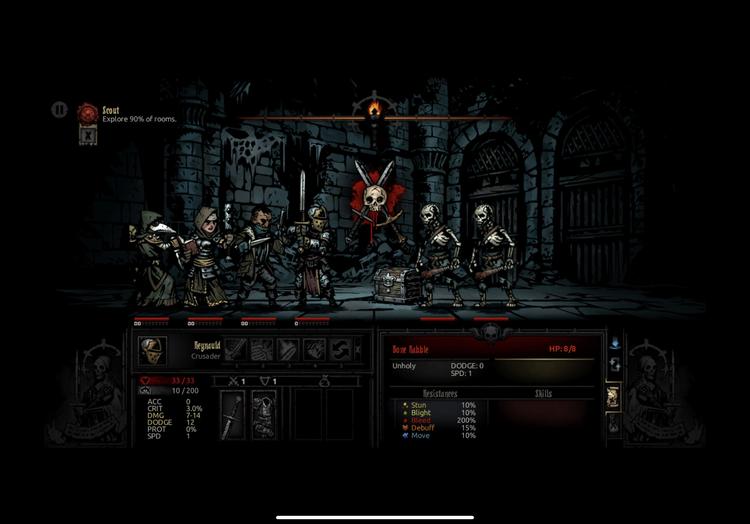The image size is (750, 524).
Task: Choose the third combat skill icon
Action: 288,350
